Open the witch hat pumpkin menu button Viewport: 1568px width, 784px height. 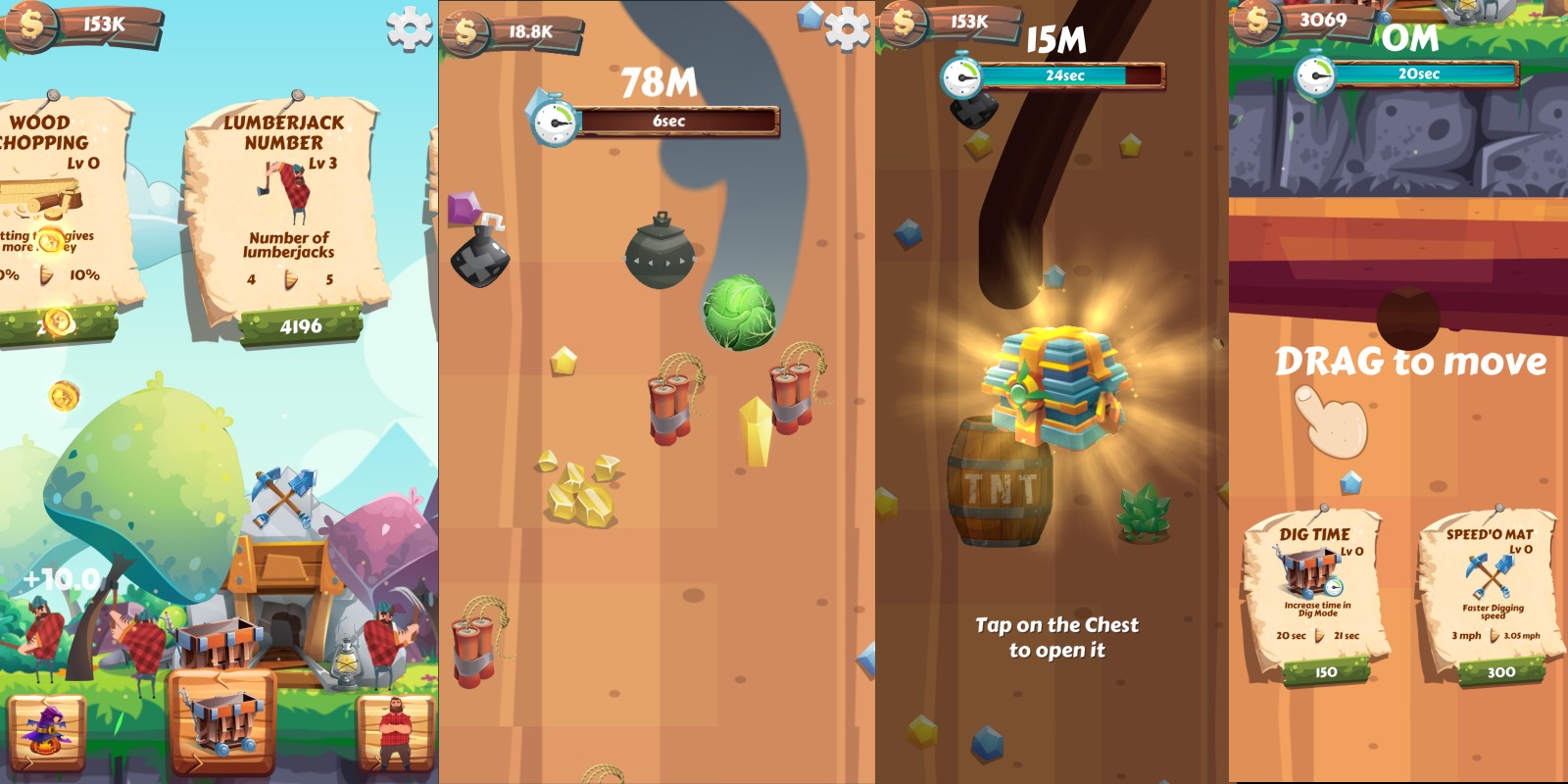46,733
